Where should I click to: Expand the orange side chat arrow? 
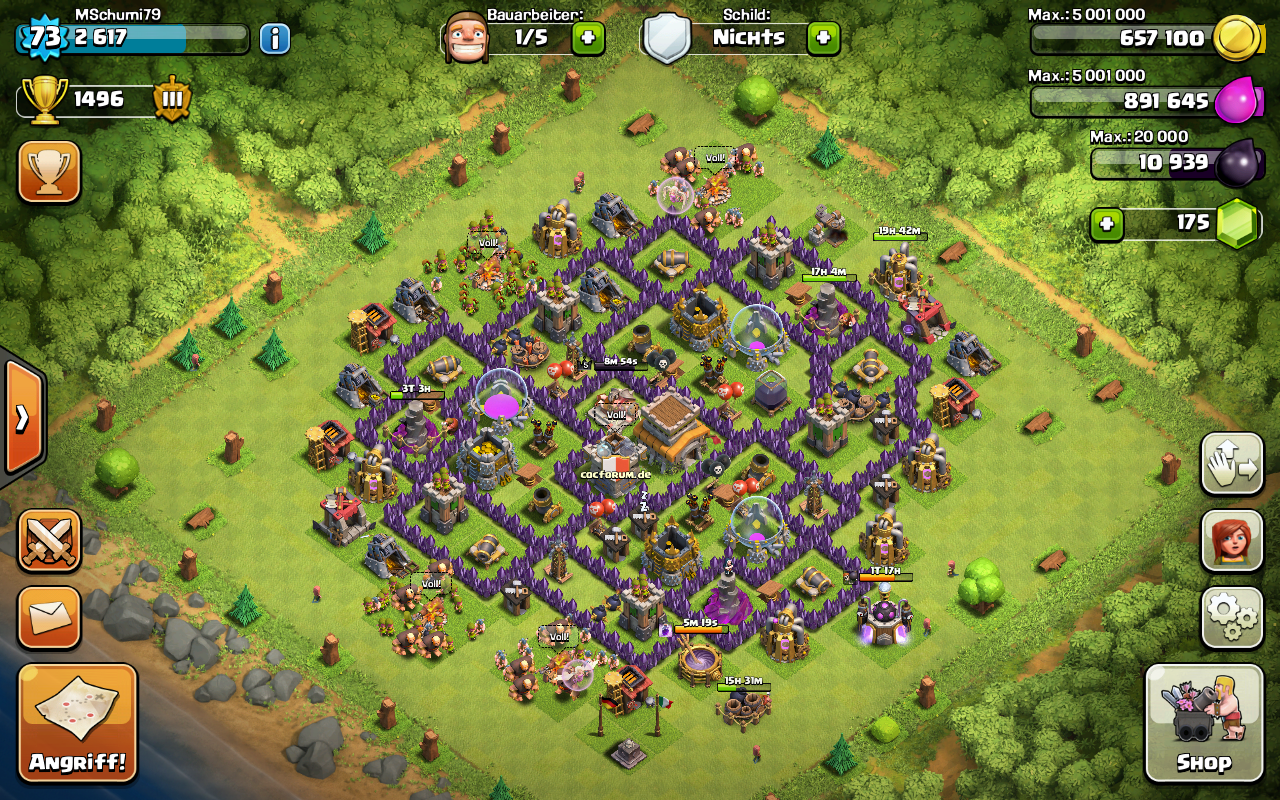[x=22, y=416]
